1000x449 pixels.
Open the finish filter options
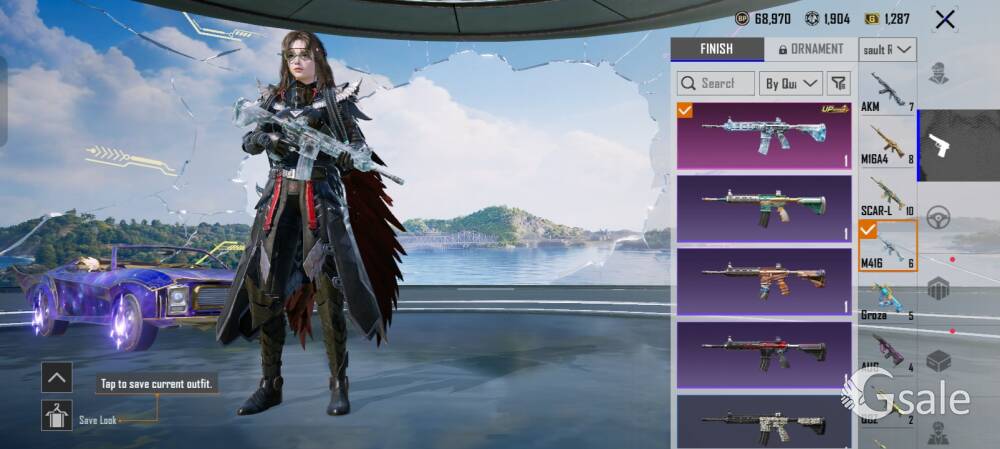click(x=840, y=83)
